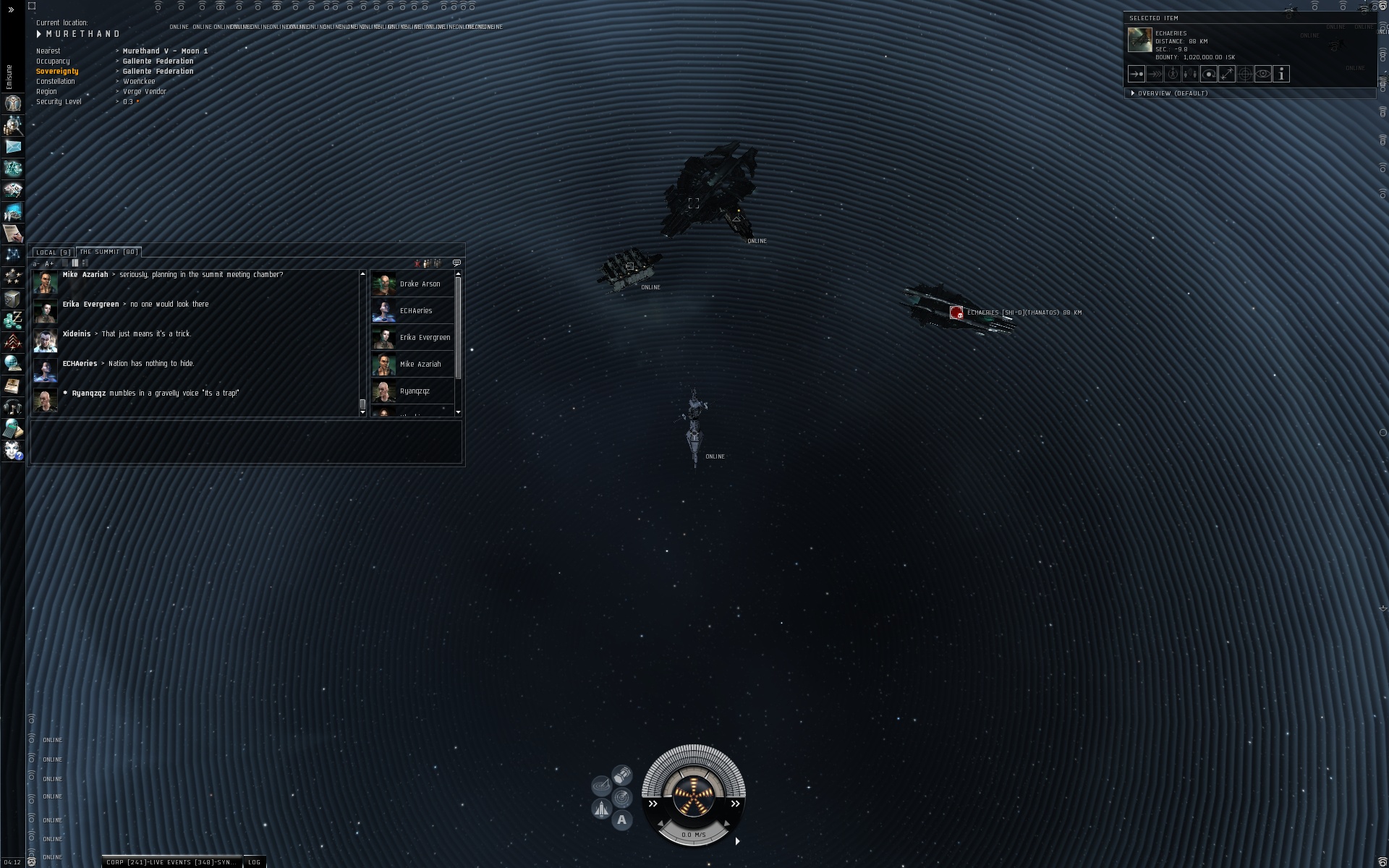The width and height of the screenshot is (1389, 868).
Task: Open the character sheet in the sidebar
Action: pos(12,103)
